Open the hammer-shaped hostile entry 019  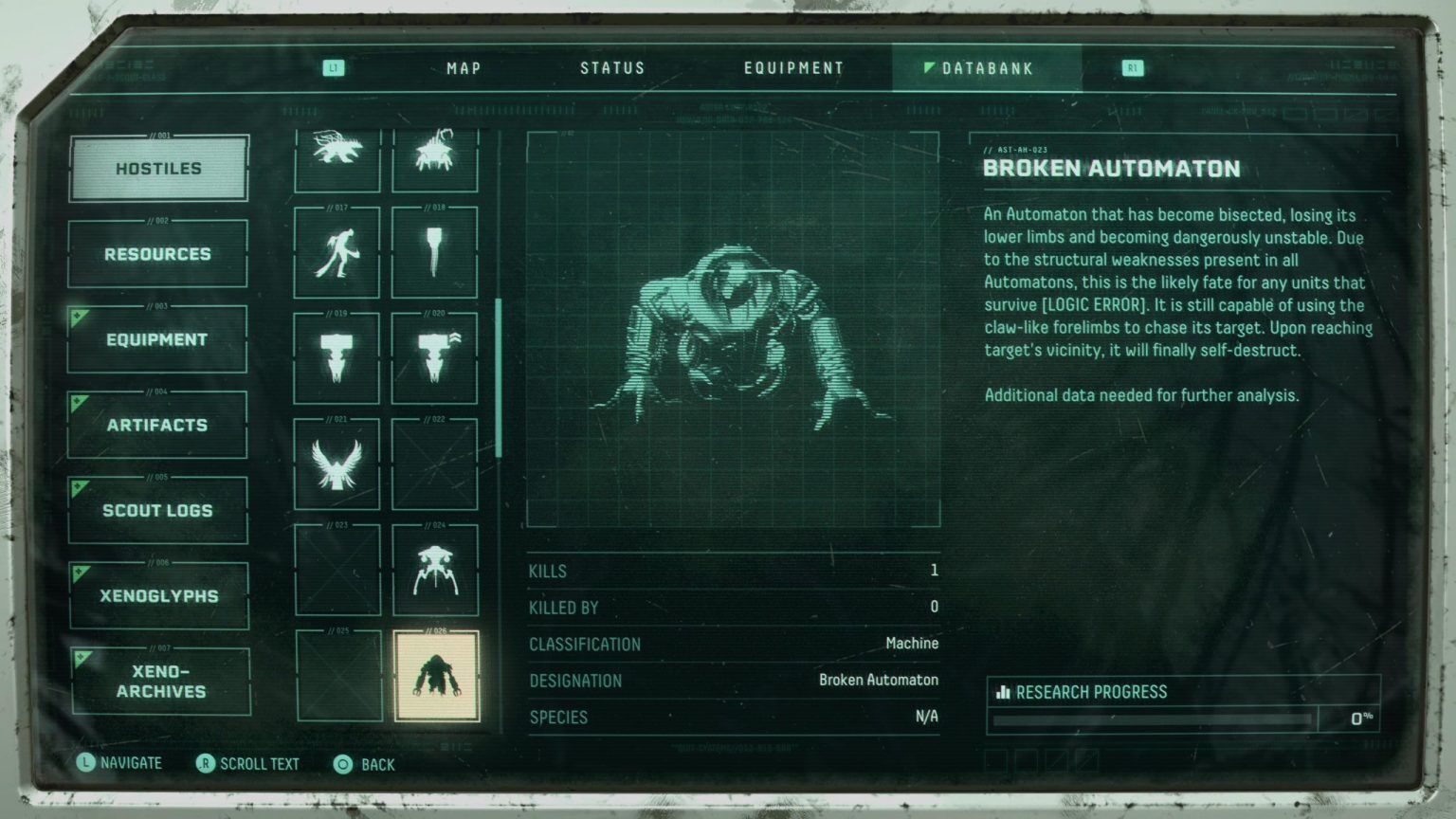337,356
